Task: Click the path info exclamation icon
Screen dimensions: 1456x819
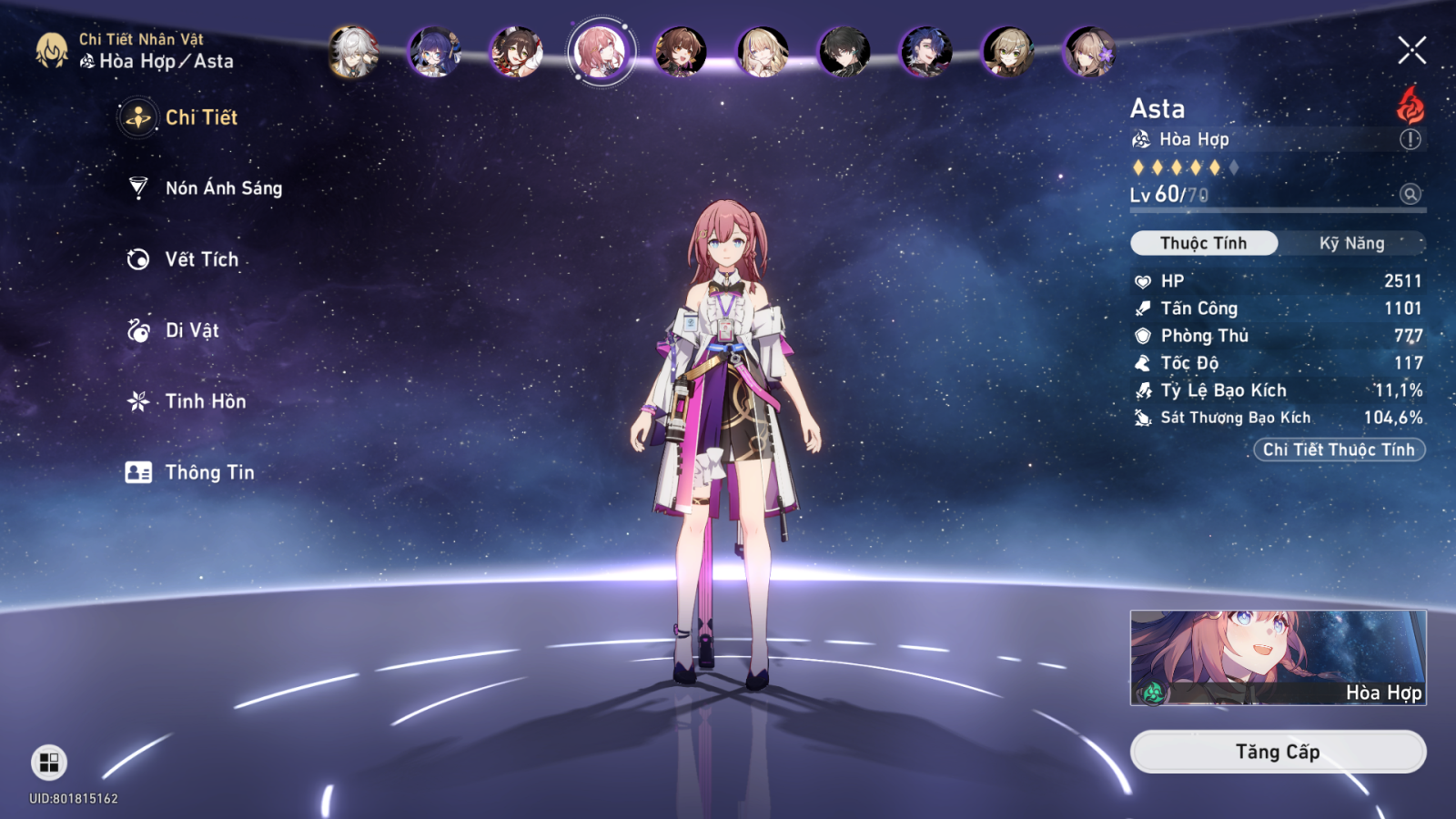Action: click(x=1410, y=139)
